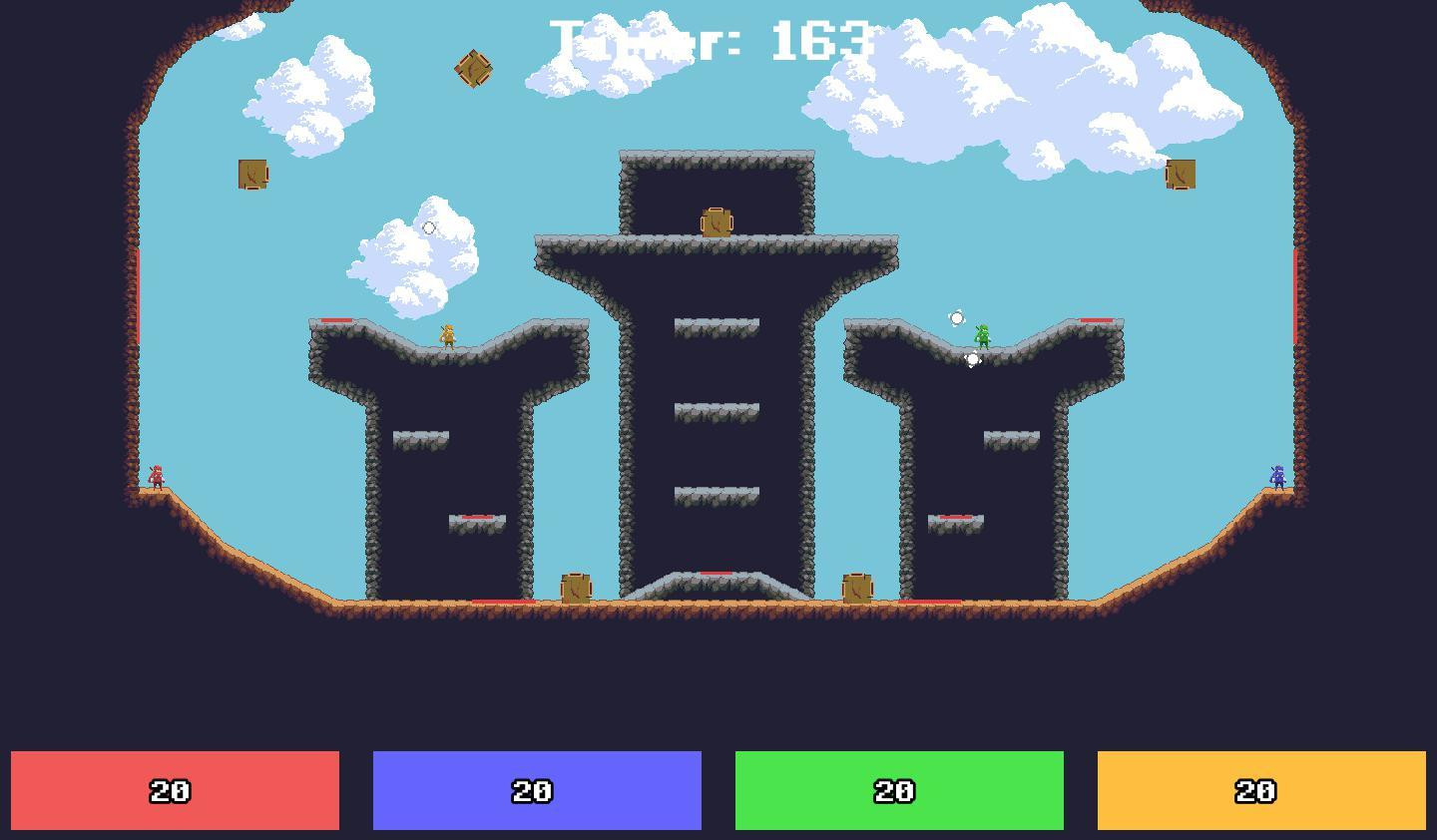Click the crate at the tower's bottom-left base
Viewport: 1437px width, 840px height.
[x=576, y=589]
